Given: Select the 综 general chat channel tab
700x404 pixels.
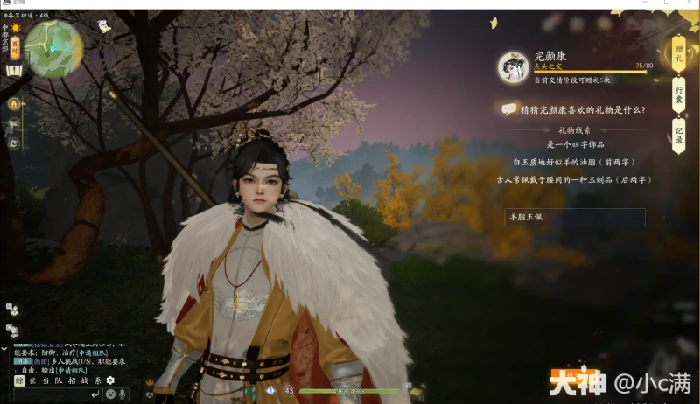Looking at the screenshot, I should click(19, 381).
